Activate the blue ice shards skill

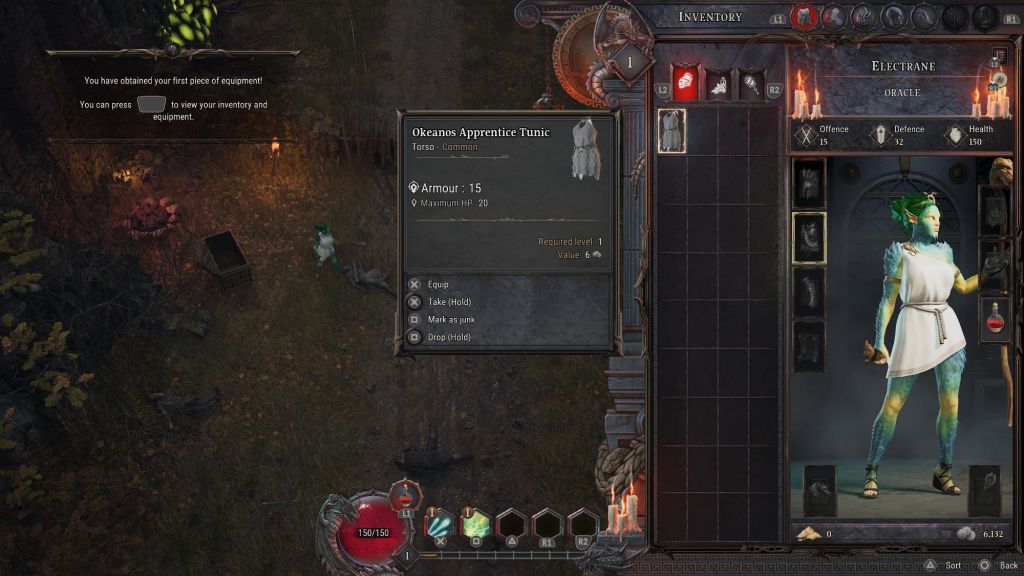pos(440,524)
